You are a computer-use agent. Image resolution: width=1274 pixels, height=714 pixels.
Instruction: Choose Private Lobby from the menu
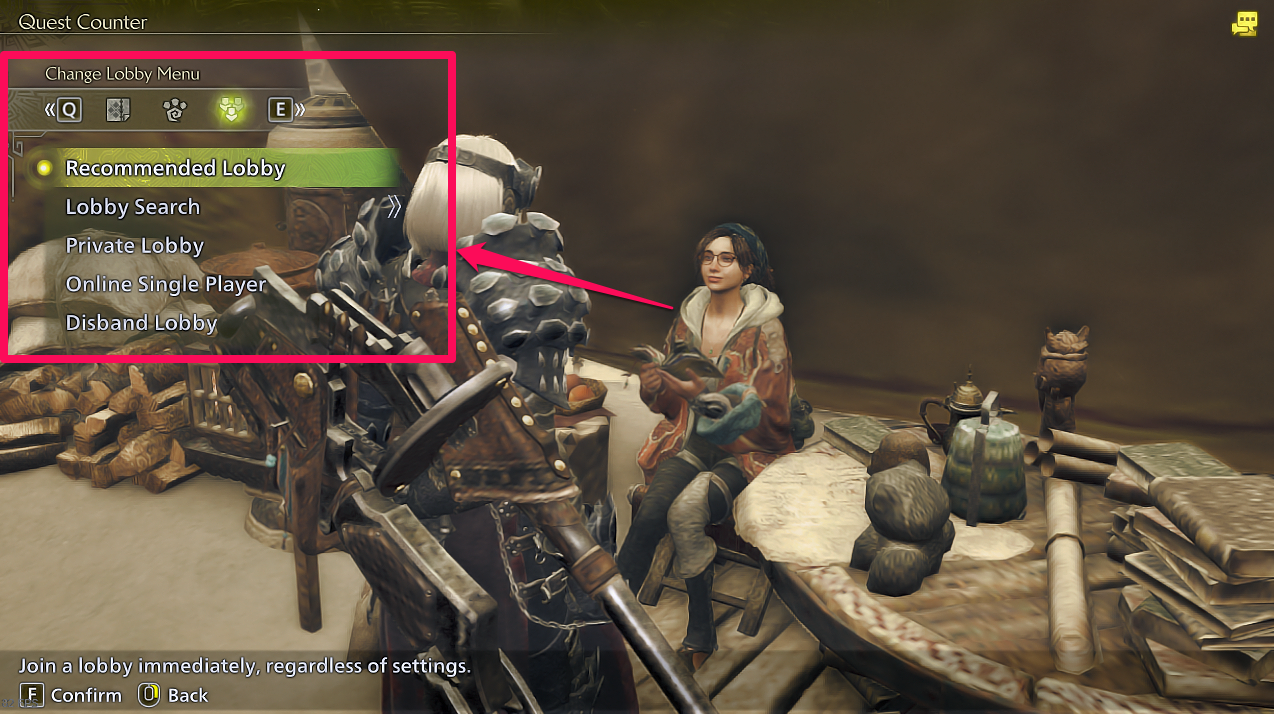(x=135, y=246)
